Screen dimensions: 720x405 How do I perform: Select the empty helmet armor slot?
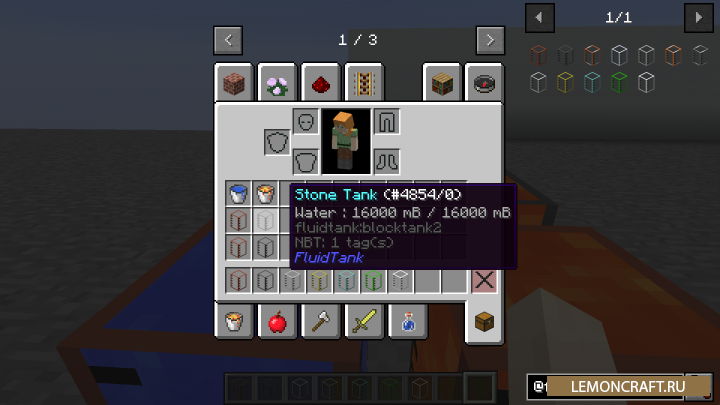pyautogui.click(x=306, y=122)
